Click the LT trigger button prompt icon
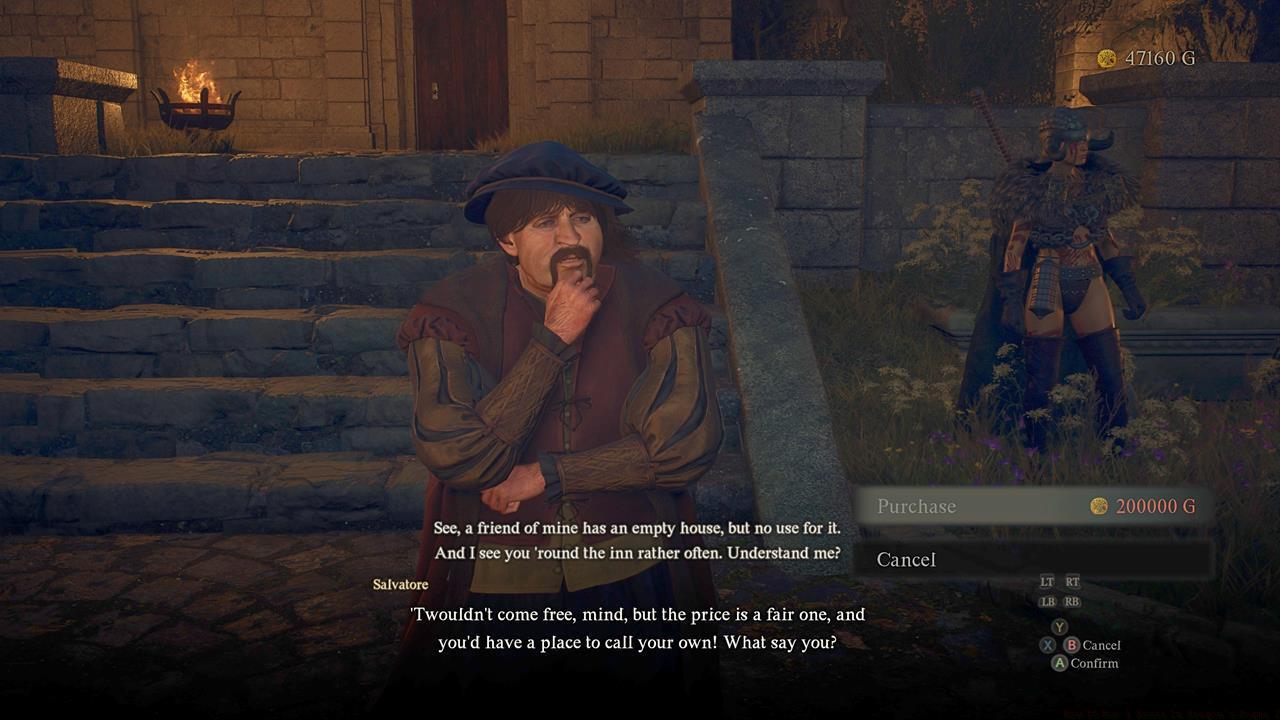 (1045, 582)
